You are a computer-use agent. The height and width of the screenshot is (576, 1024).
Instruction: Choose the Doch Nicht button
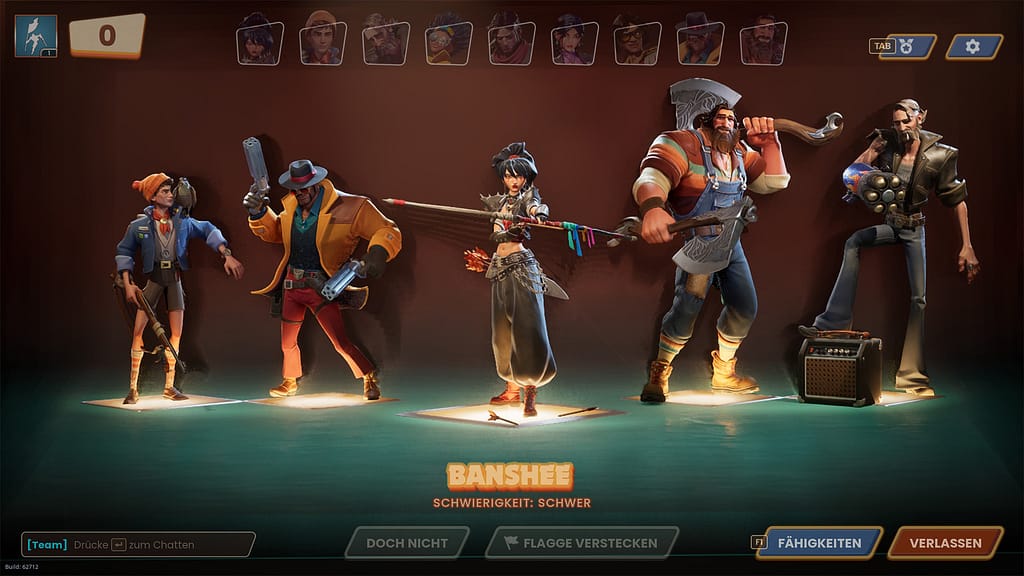pyautogui.click(x=406, y=543)
